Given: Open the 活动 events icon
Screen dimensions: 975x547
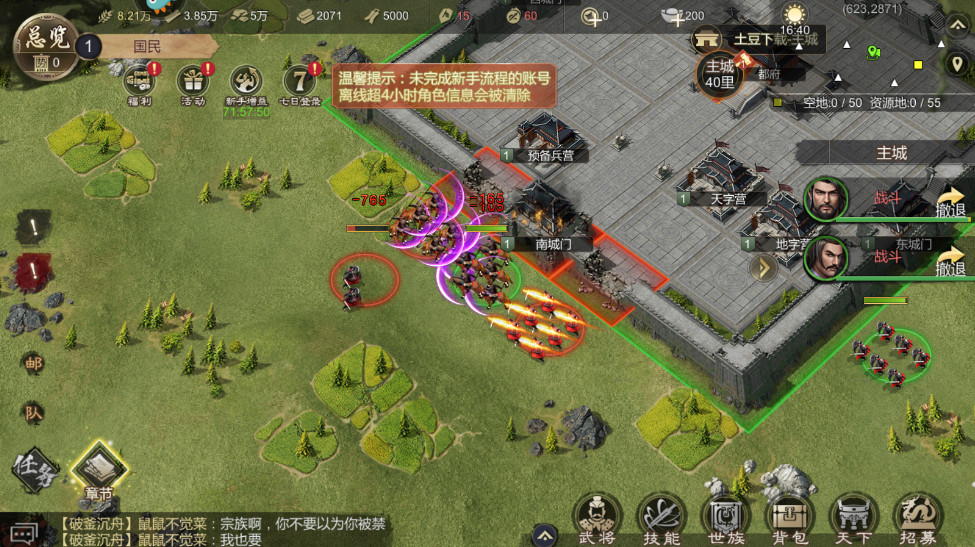Looking at the screenshot, I should pyautogui.click(x=192, y=81).
